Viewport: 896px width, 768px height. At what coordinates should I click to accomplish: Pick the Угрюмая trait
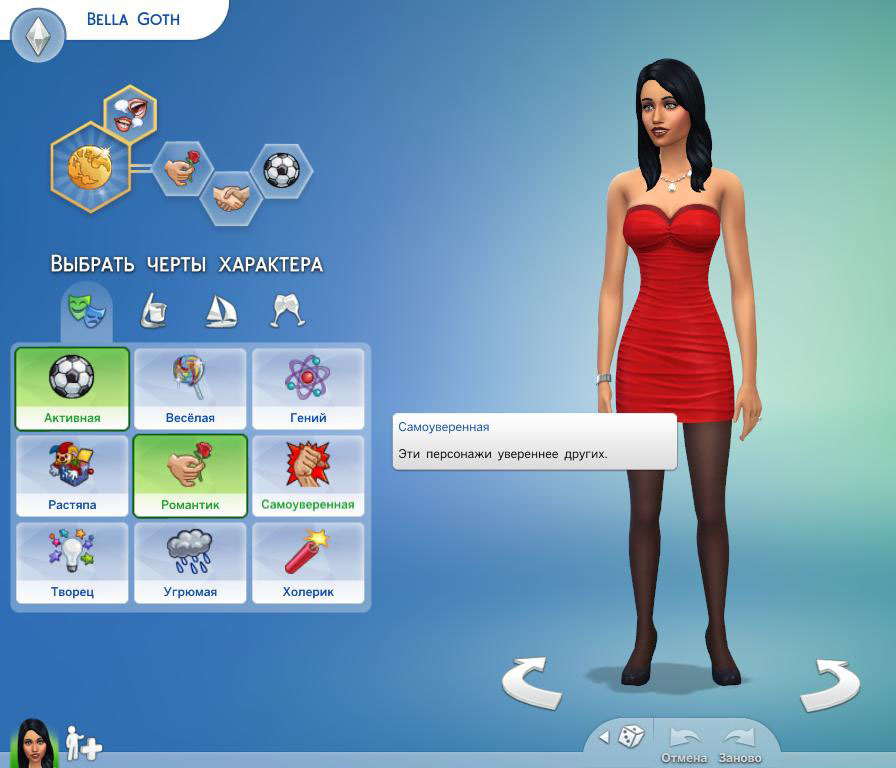click(x=190, y=563)
